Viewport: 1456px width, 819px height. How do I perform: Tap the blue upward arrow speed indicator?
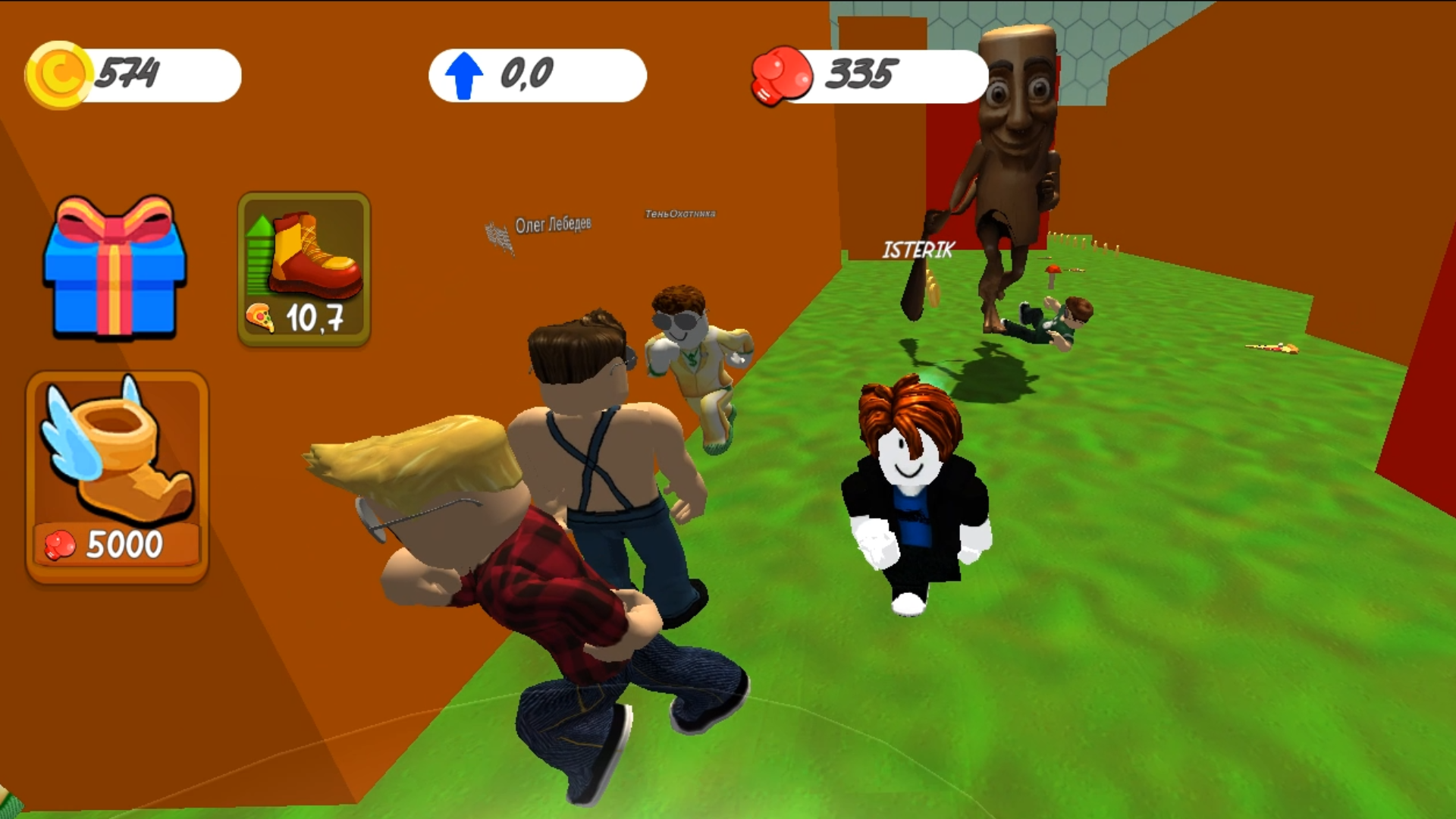pos(463,73)
